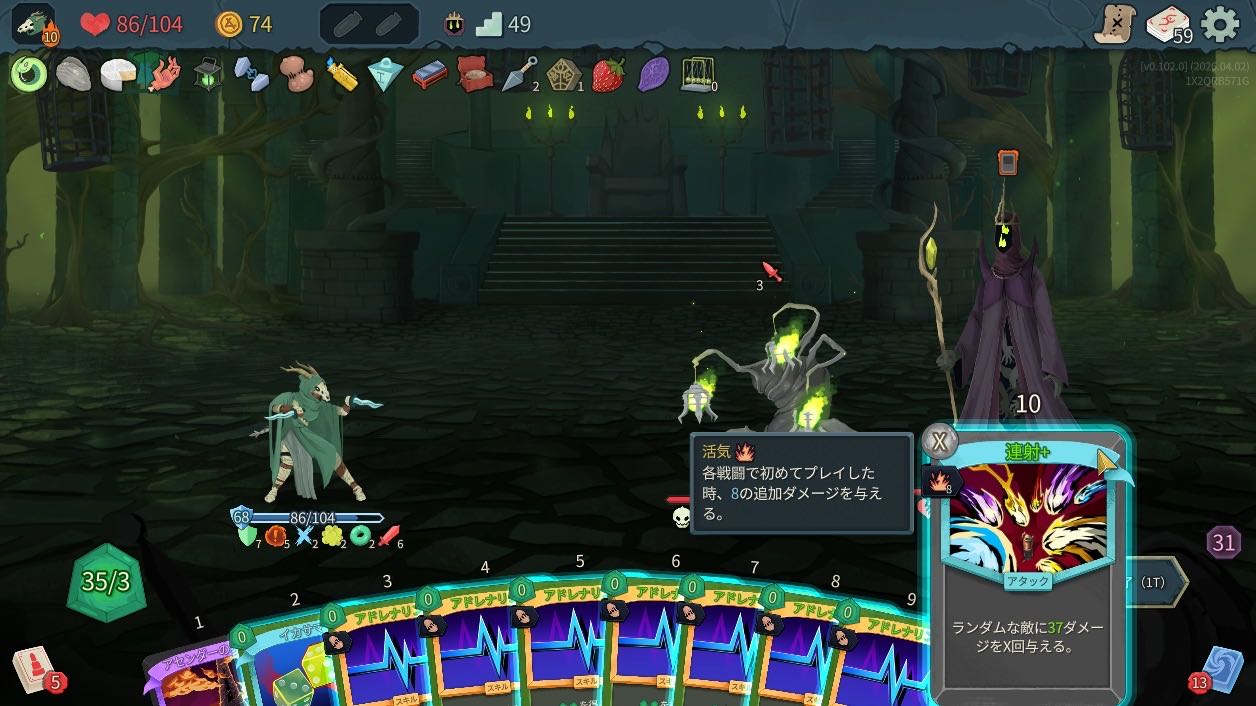1256x706 pixels.
Task: Open the draw pile at bottom left
Action: (x=34, y=668)
